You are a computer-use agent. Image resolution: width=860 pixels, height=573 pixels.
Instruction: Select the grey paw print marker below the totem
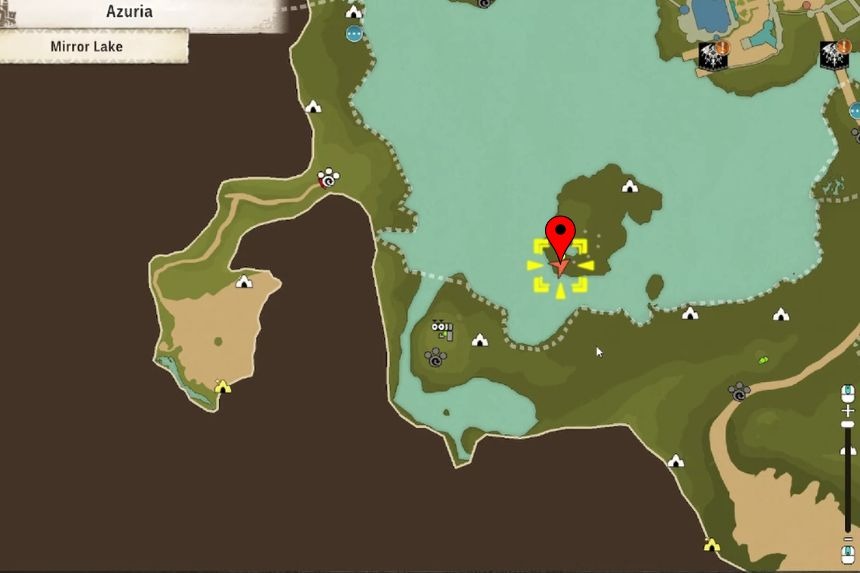point(435,357)
